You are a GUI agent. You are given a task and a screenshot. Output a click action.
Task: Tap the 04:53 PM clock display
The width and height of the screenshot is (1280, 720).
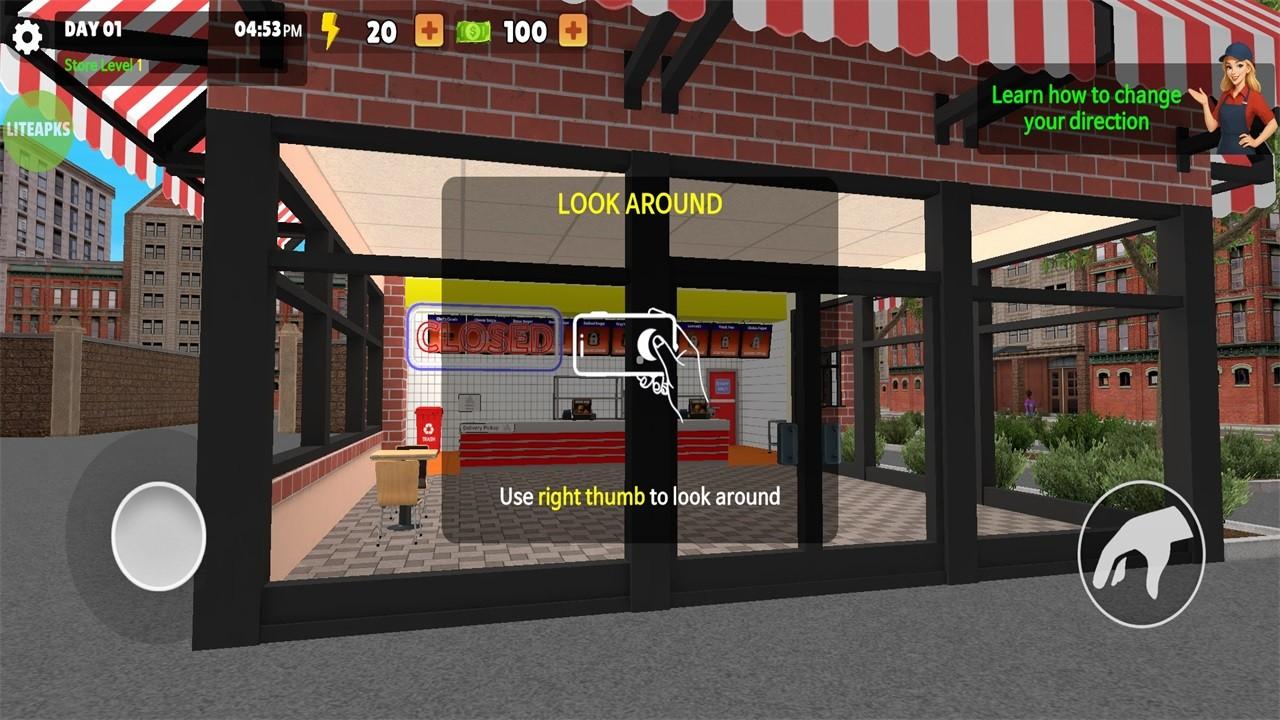point(266,30)
